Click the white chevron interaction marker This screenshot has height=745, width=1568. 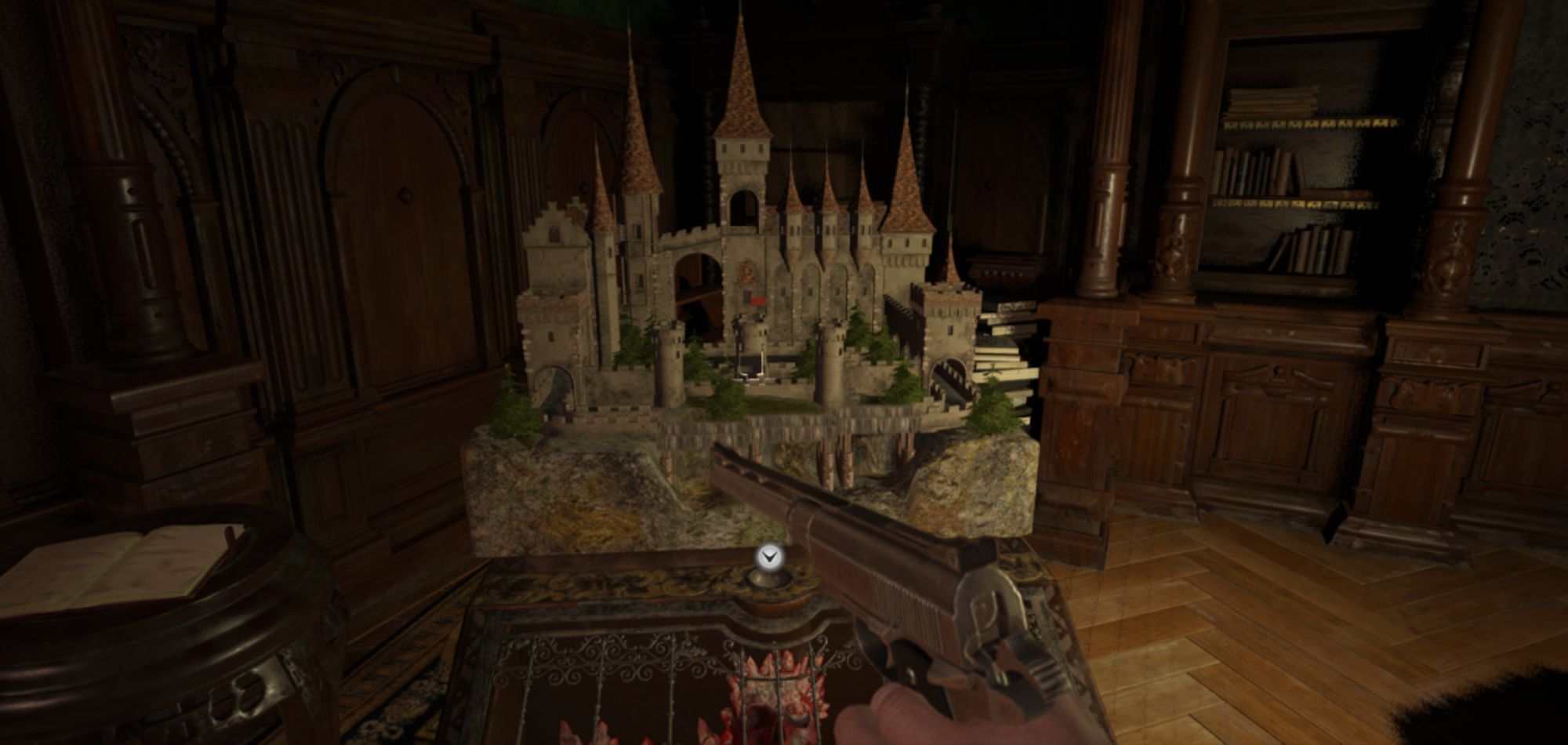pos(771,558)
